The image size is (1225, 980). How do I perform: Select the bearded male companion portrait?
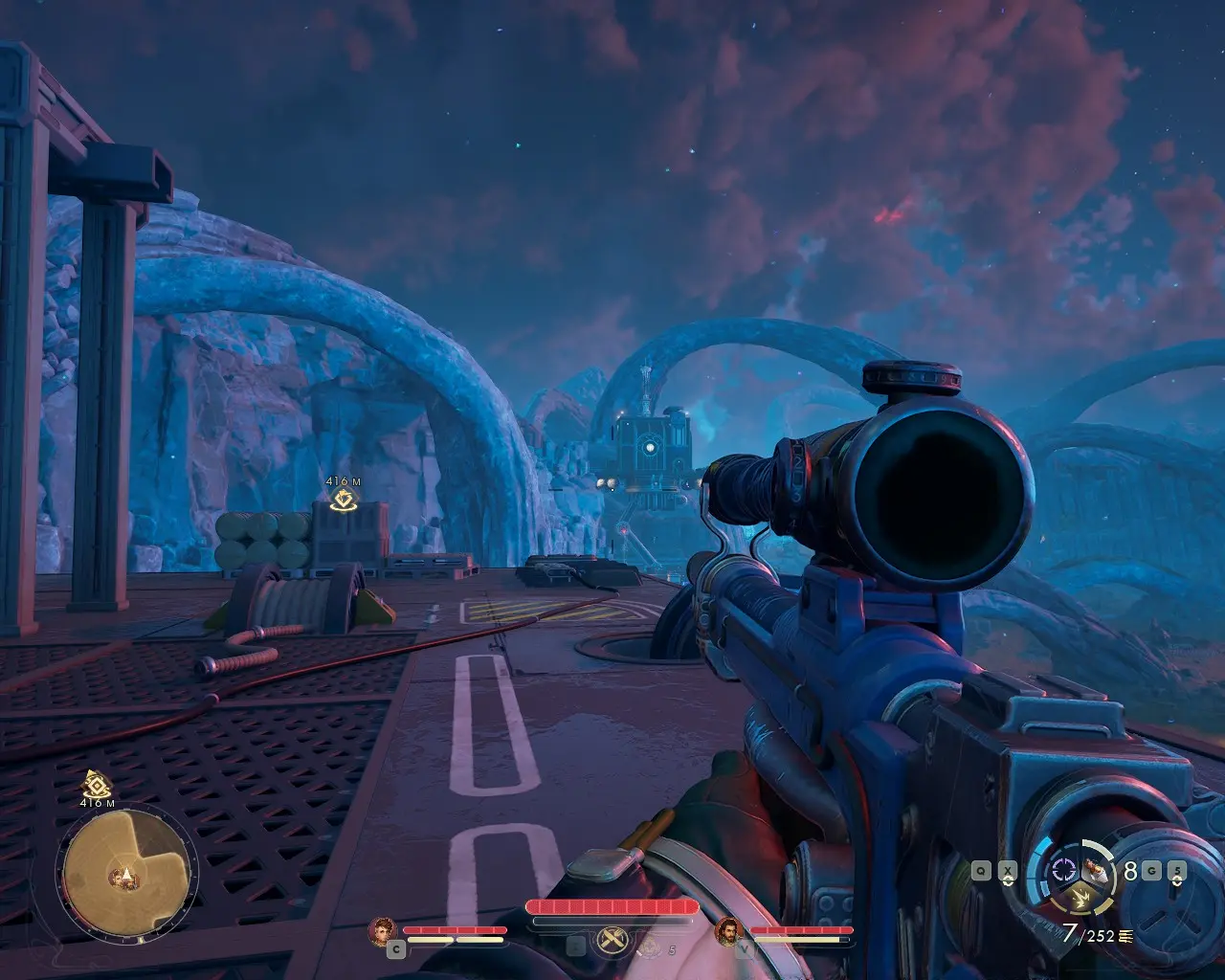(729, 930)
